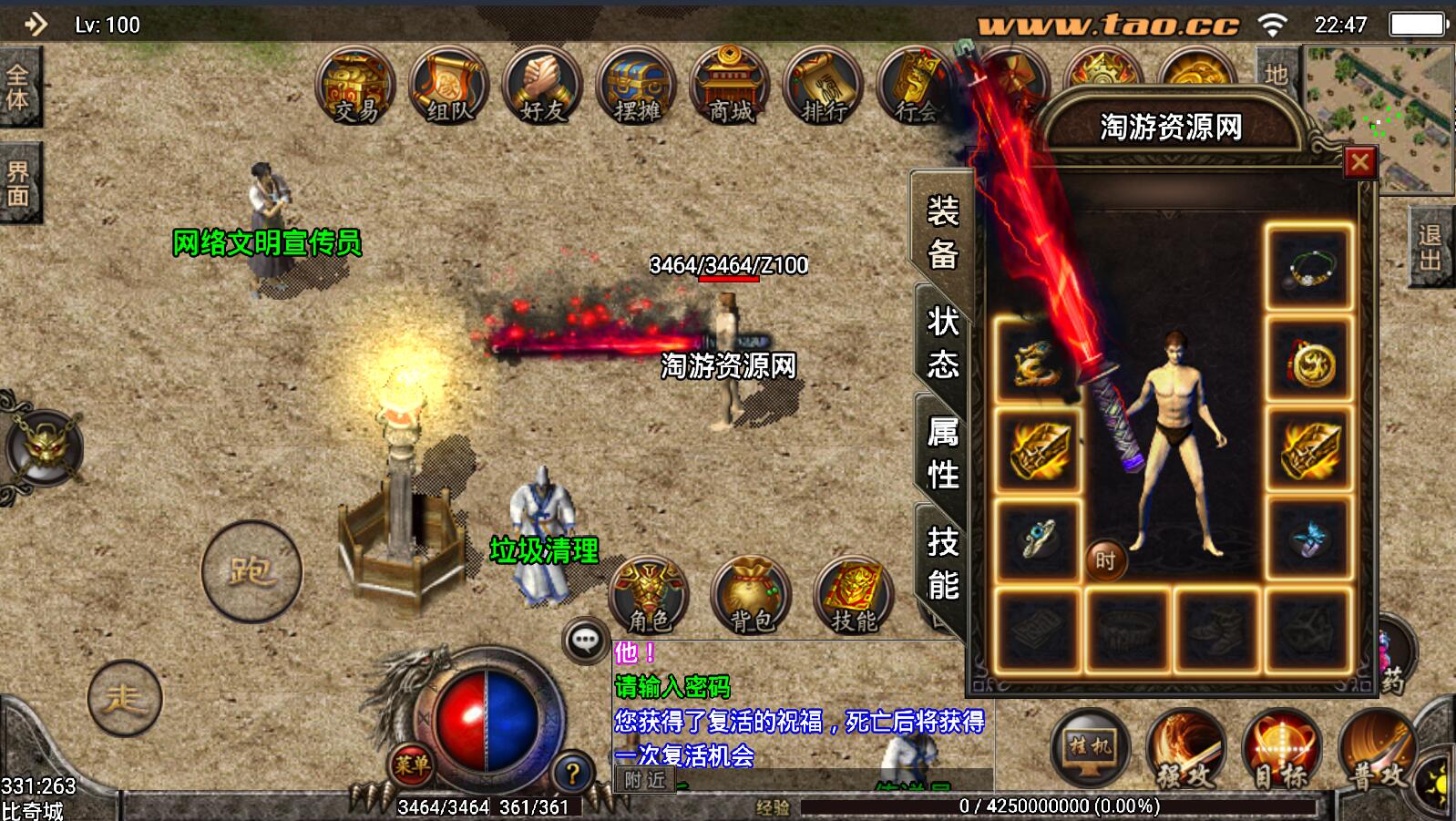Visit the 商城 shop
The image size is (1456, 821).
point(731,88)
